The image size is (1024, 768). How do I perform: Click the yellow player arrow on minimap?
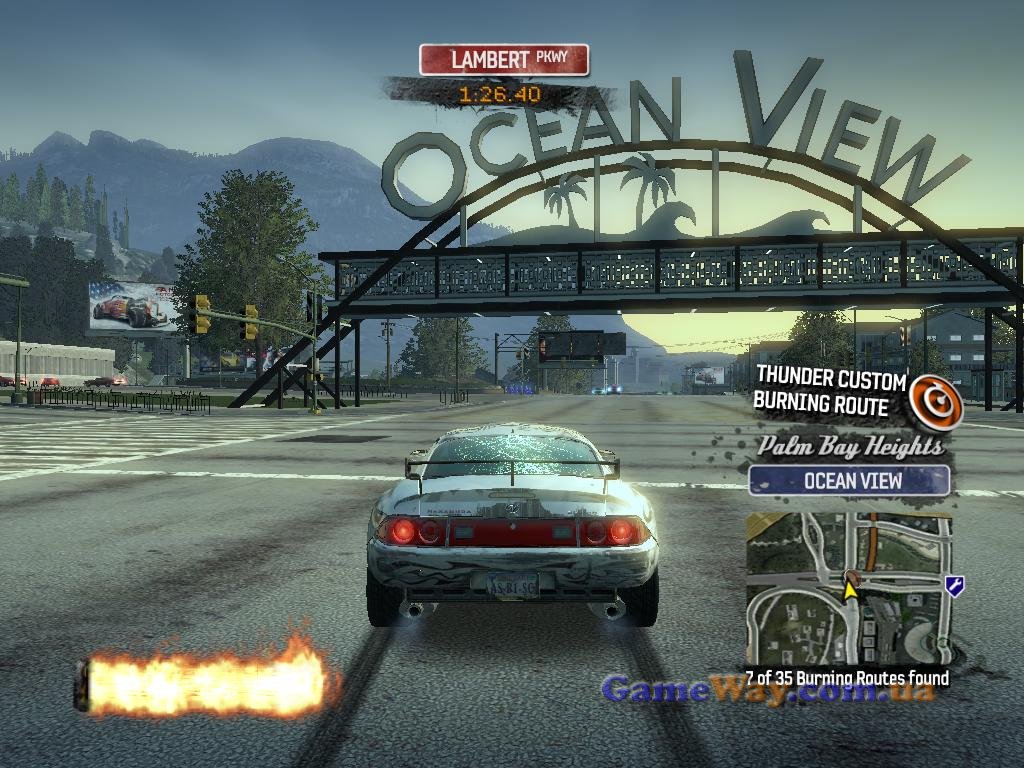click(850, 589)
